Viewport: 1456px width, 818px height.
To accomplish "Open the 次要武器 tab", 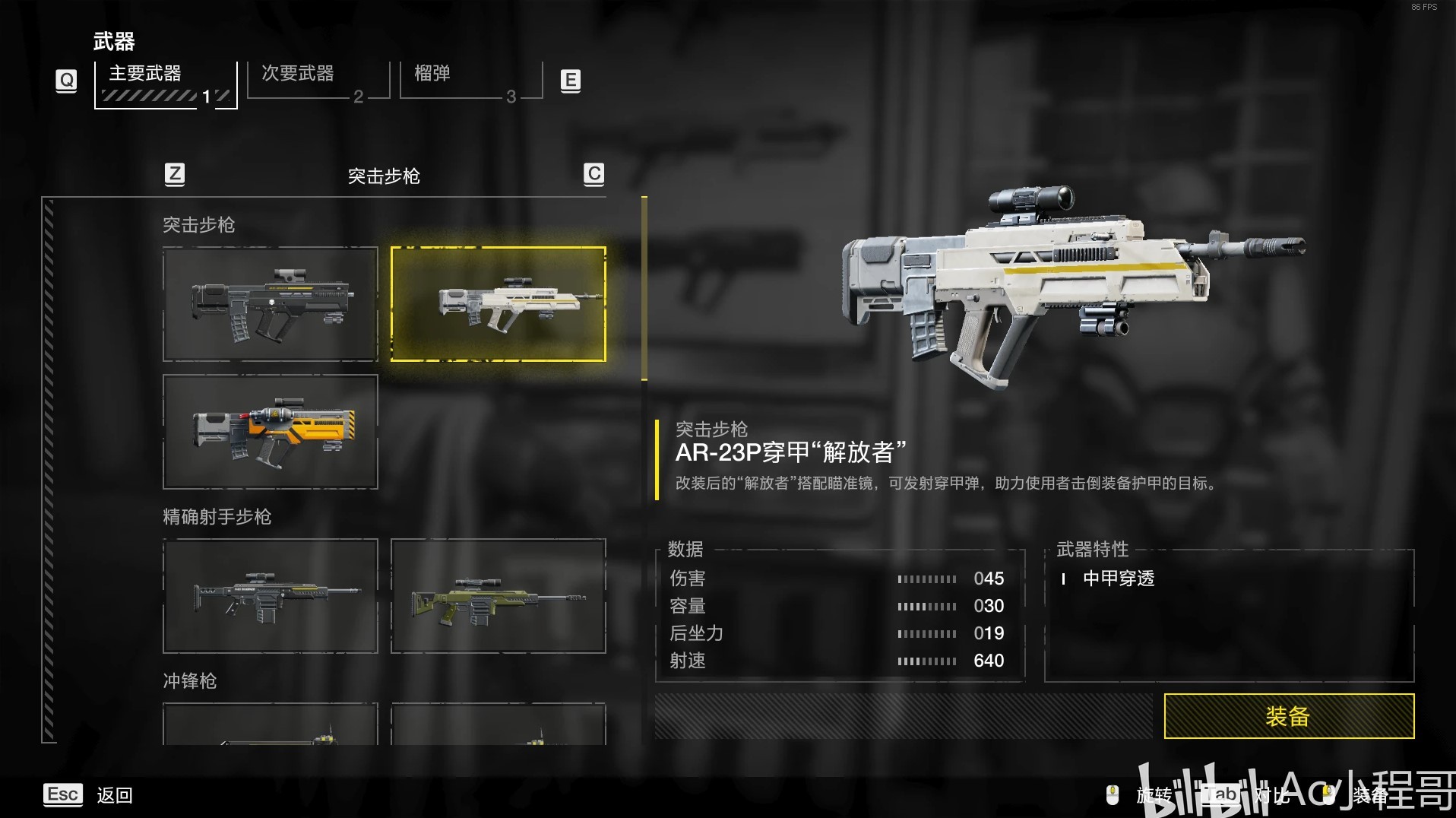I will click(318, 81).
